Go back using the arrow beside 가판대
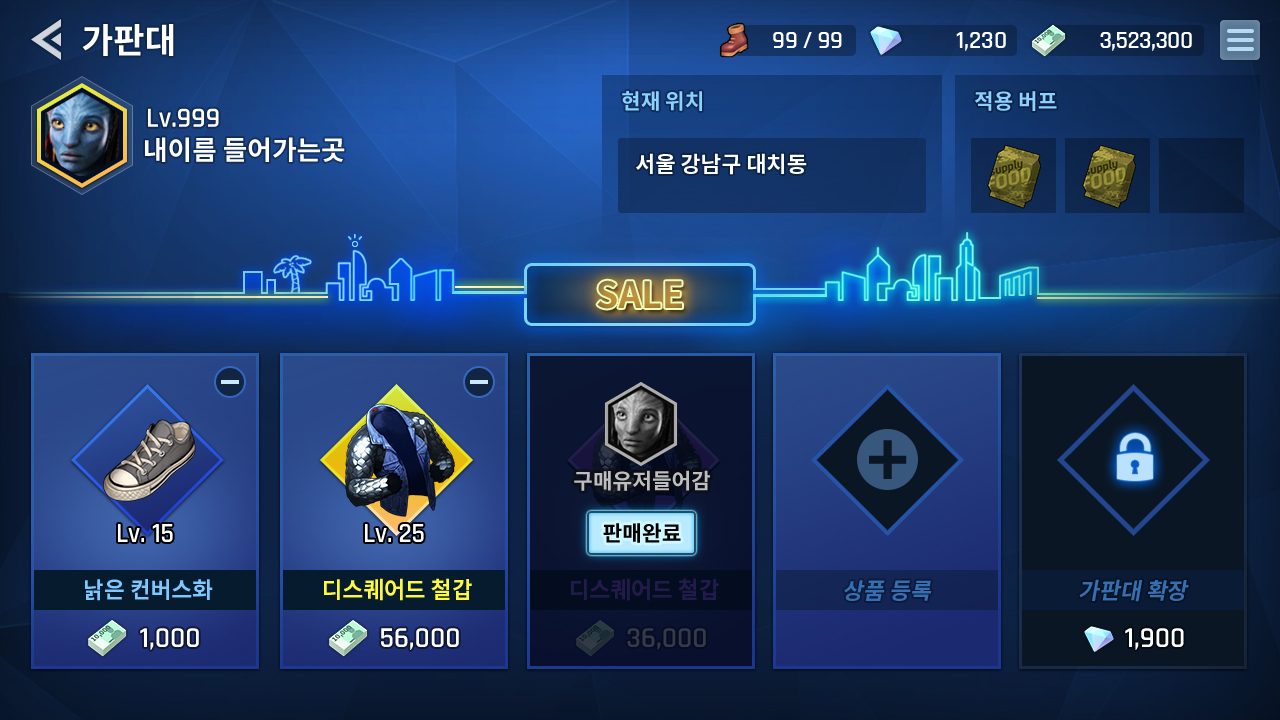The image size is (1280, 720). [x=46, y=40]
